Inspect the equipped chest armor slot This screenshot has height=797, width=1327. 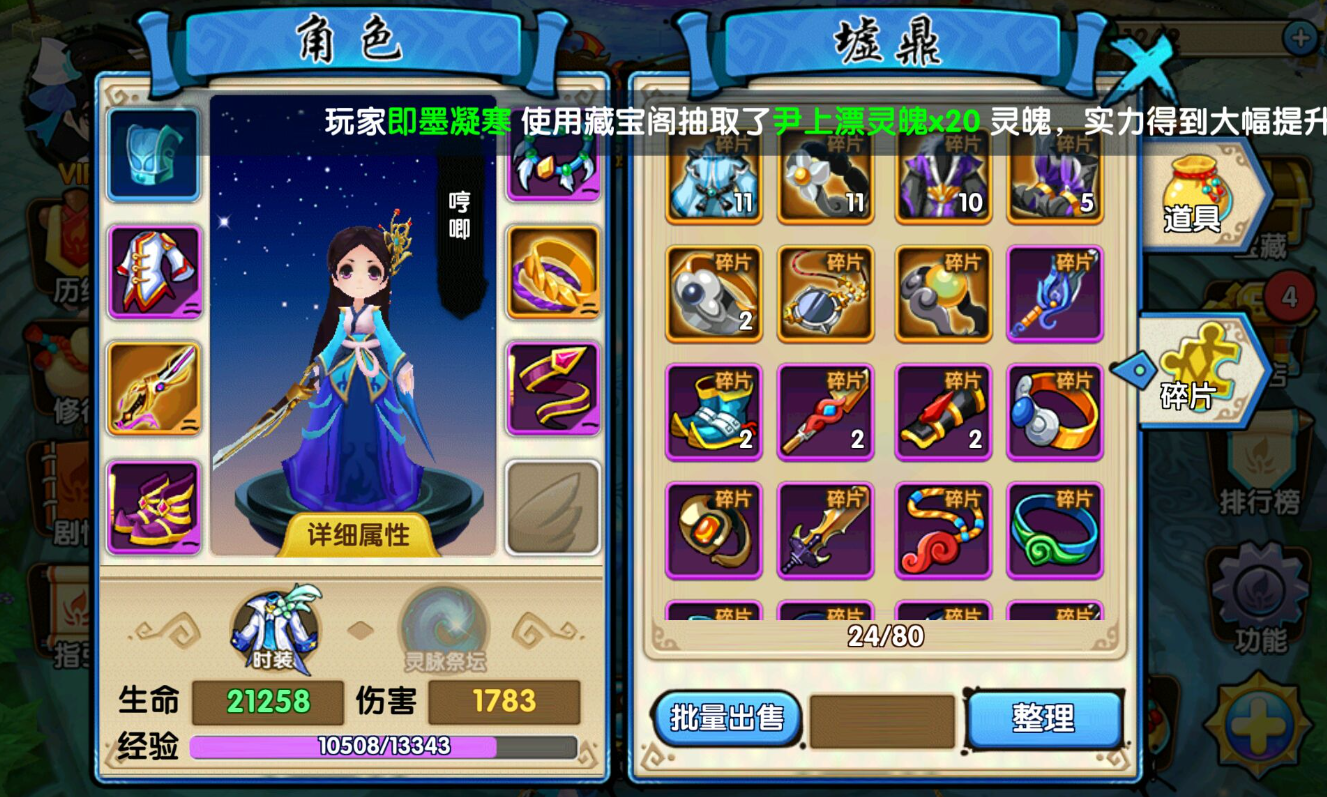click(154, 155)
